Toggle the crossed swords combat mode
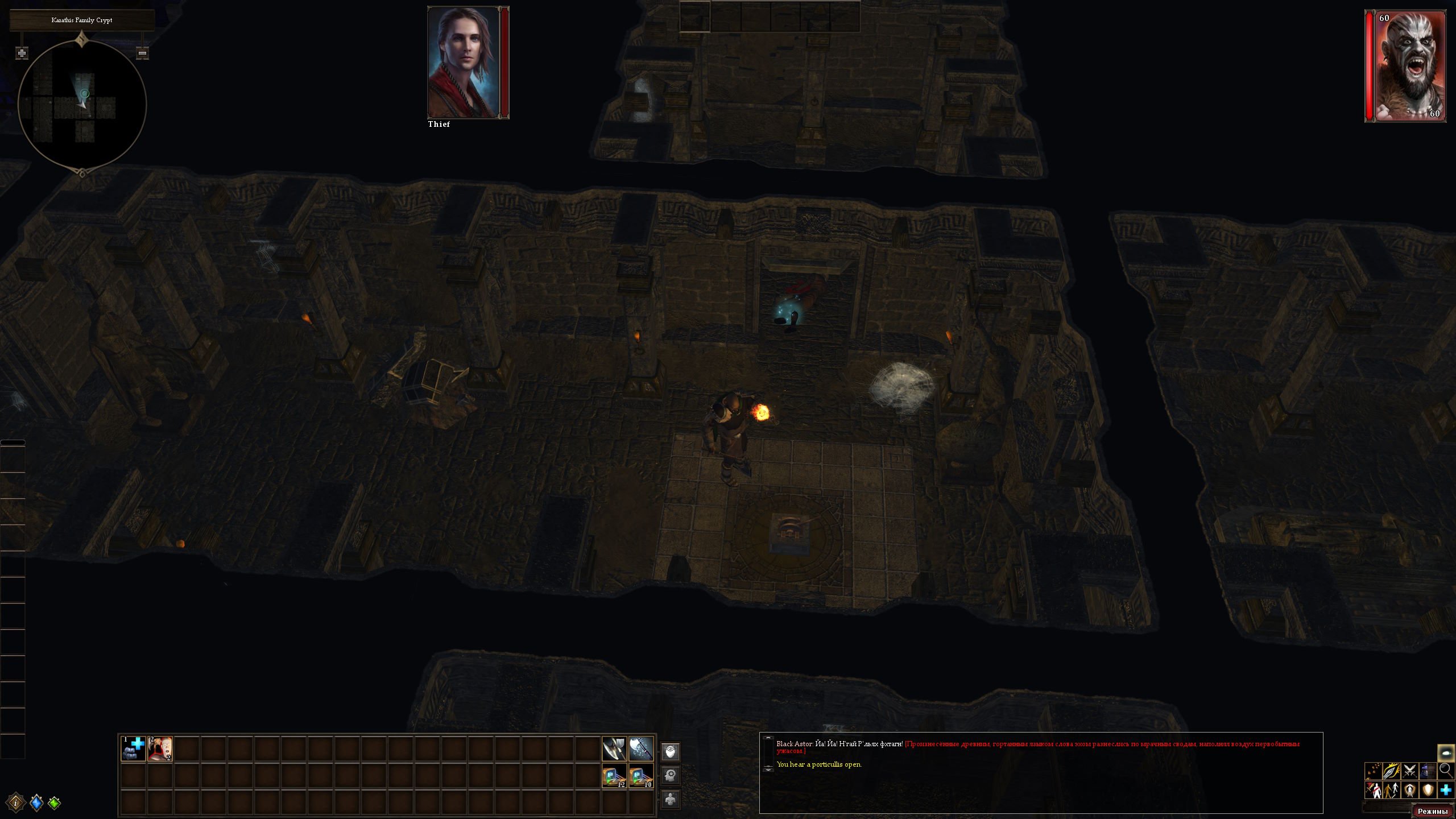 [x=1409, y=771]
